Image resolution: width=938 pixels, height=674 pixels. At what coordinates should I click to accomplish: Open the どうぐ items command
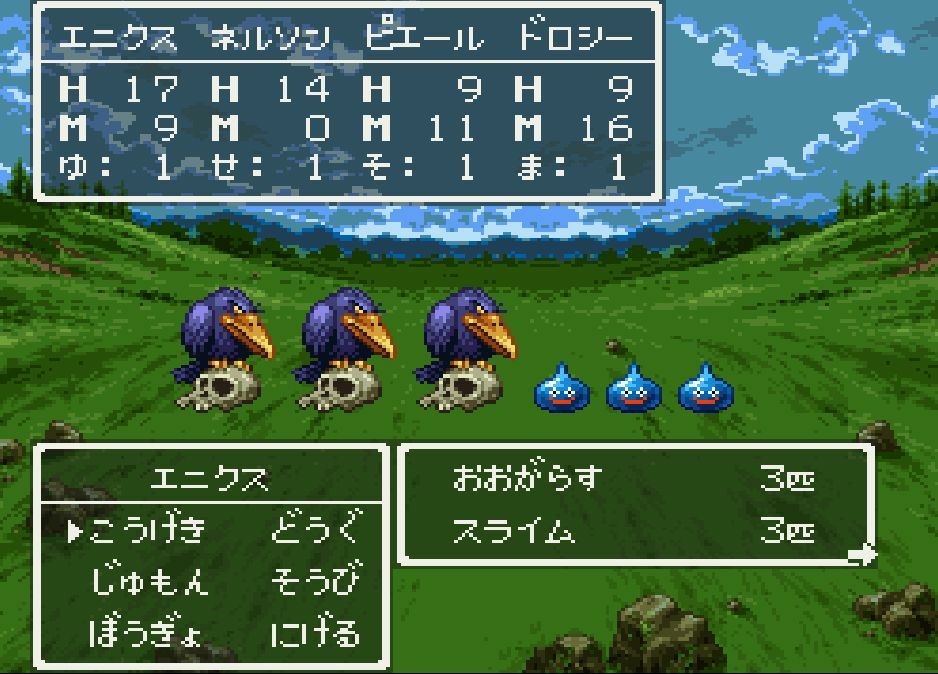tap(314, 529)
